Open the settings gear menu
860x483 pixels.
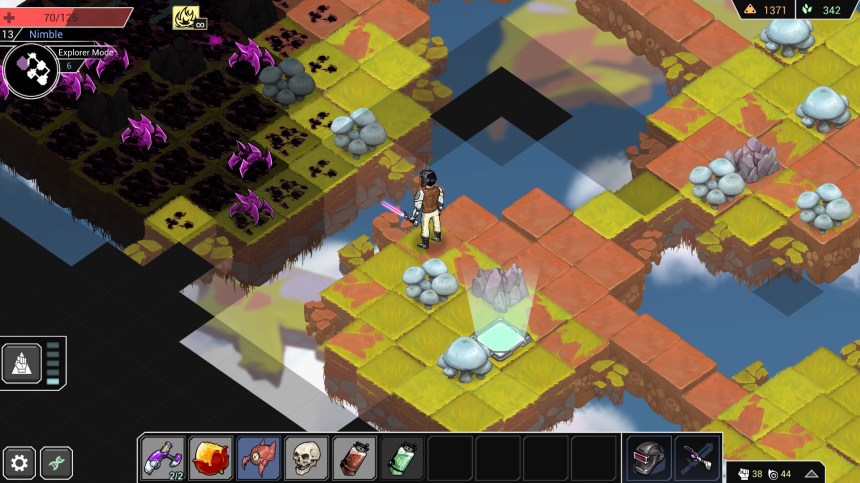19,463
